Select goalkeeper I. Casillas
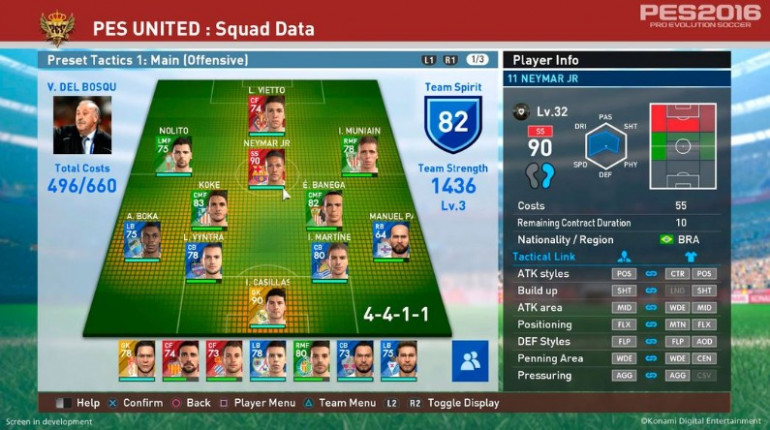Image resolution: width=770 pixels, height=430 pixels. pyautogui.click(x=267, y=305)
